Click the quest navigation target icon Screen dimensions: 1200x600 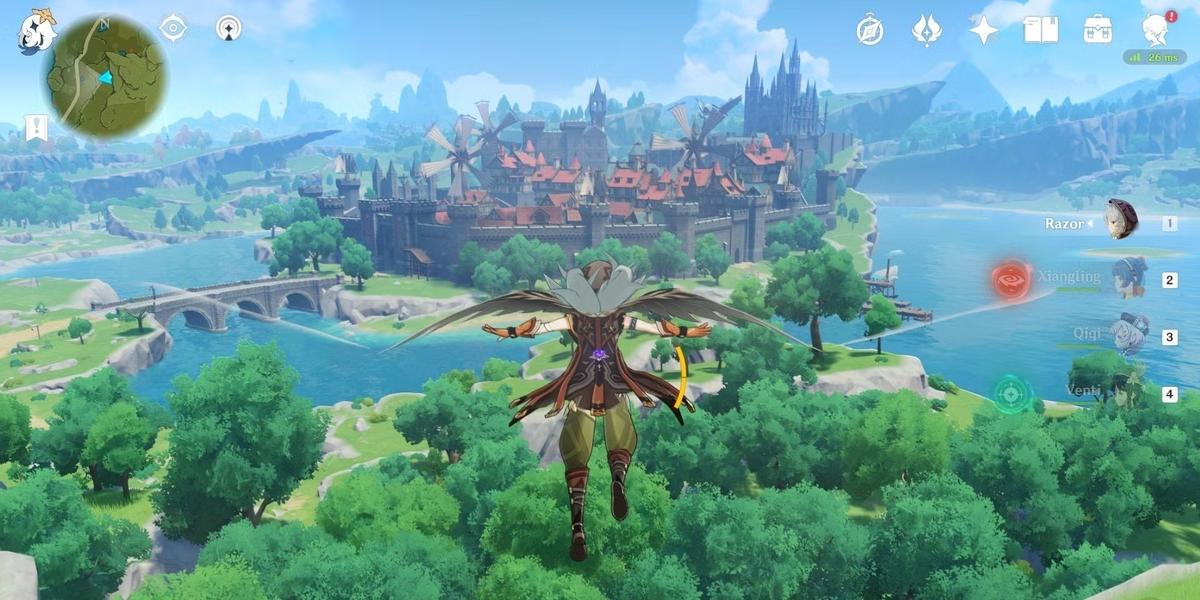pyautogui.click(x=174, y=28)
